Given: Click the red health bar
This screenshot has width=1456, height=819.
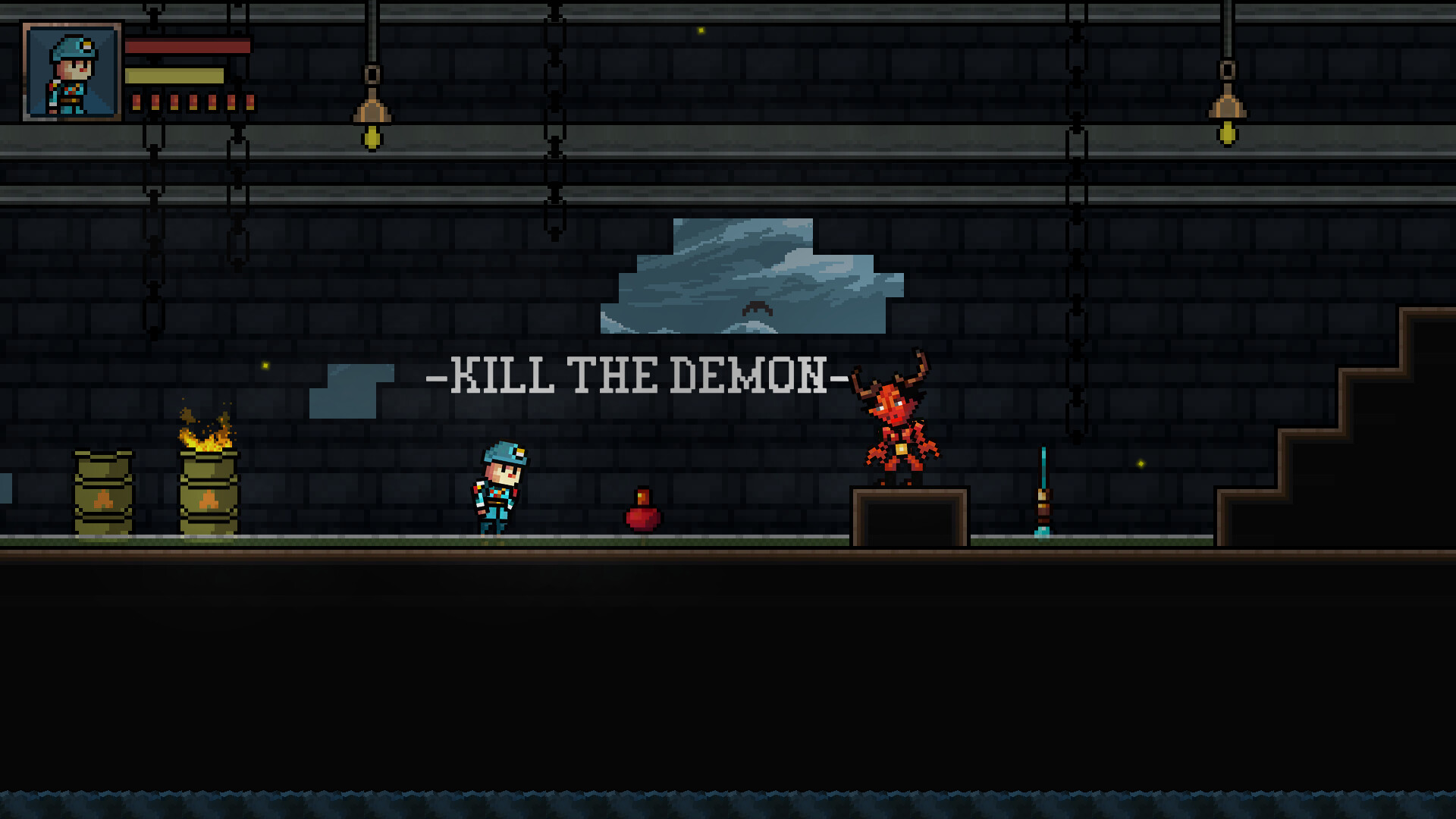Looking at the screenshot, I should tap(190, 47).
